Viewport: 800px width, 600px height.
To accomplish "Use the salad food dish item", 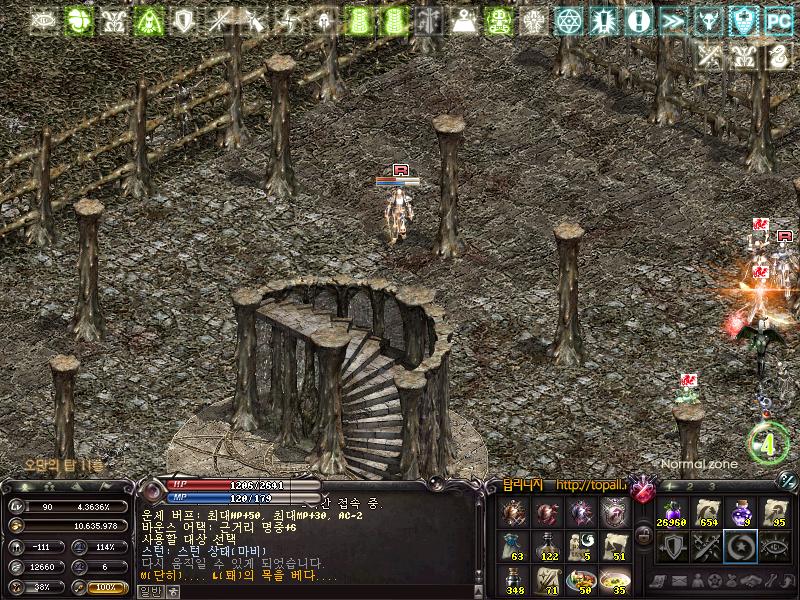I will (x=580, y=580).
